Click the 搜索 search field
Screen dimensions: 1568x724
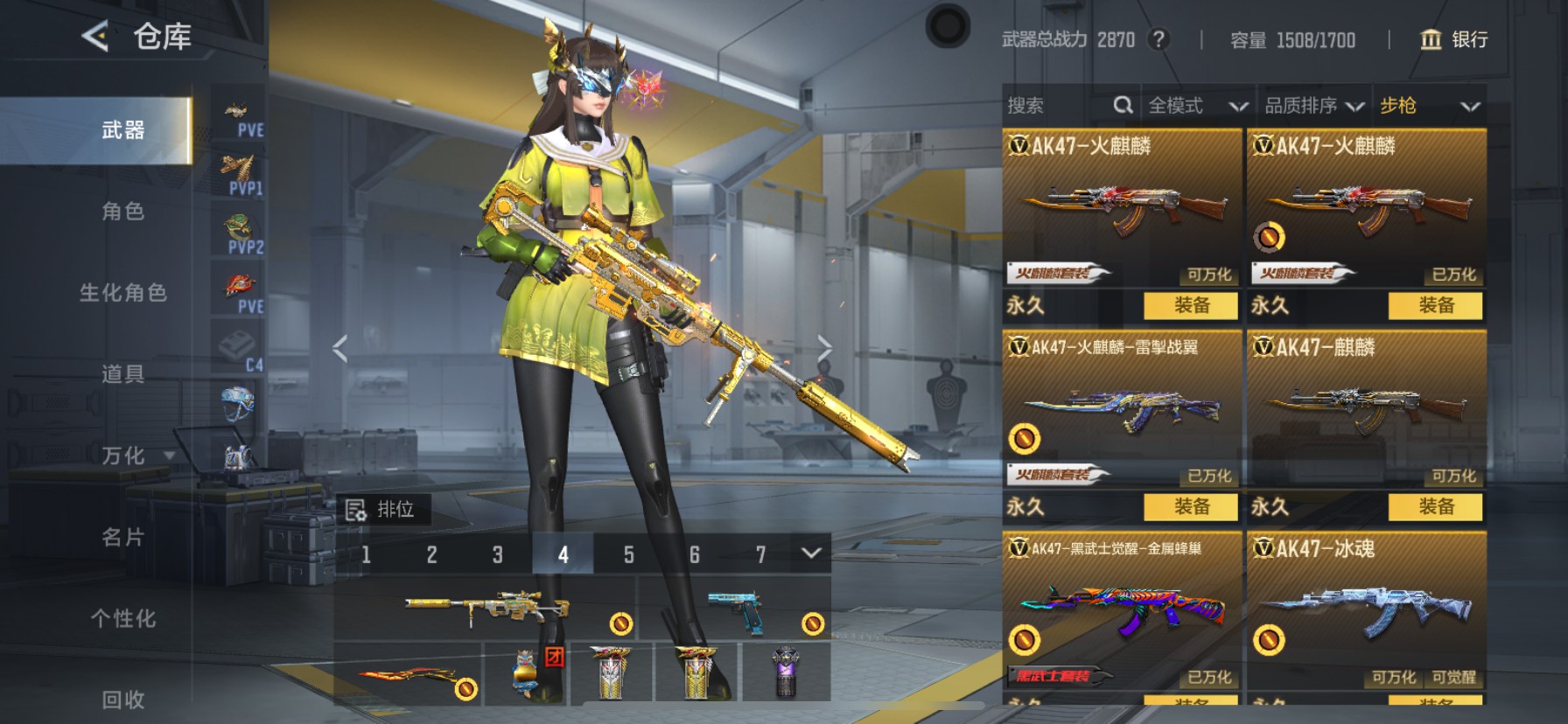[1059, 106]
